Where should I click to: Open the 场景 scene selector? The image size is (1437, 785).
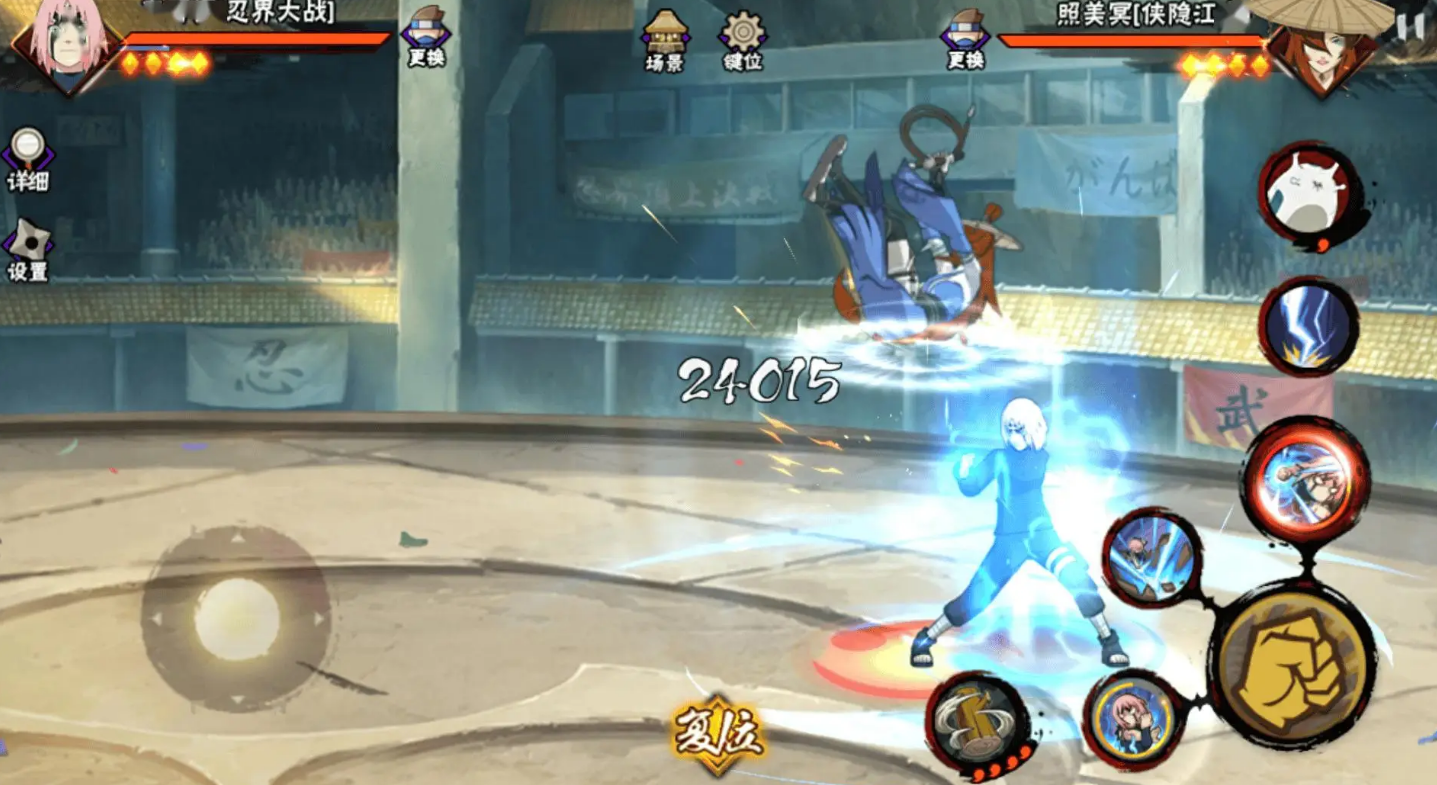[x=666, y=41]
